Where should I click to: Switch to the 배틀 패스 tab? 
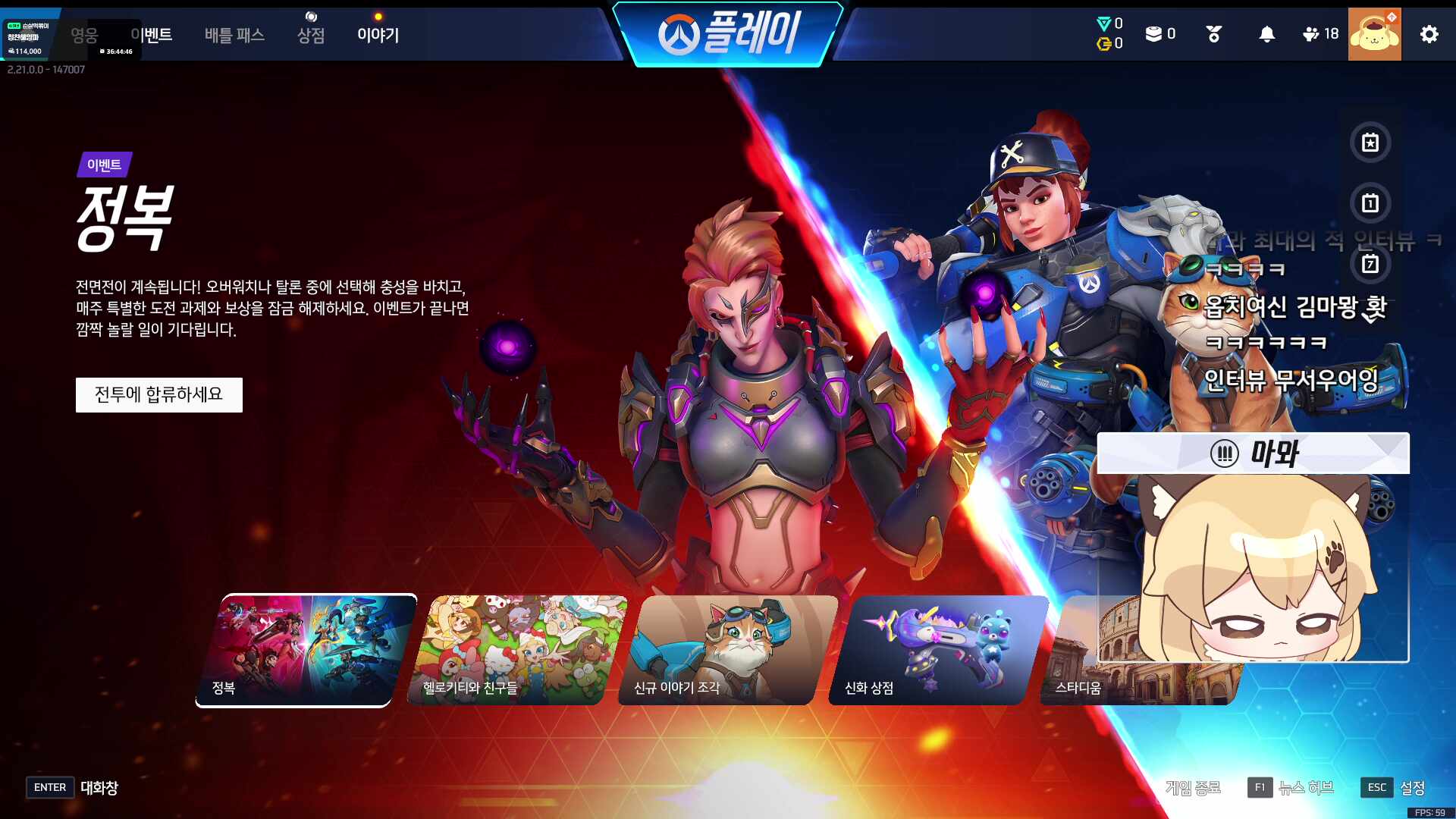234,35
